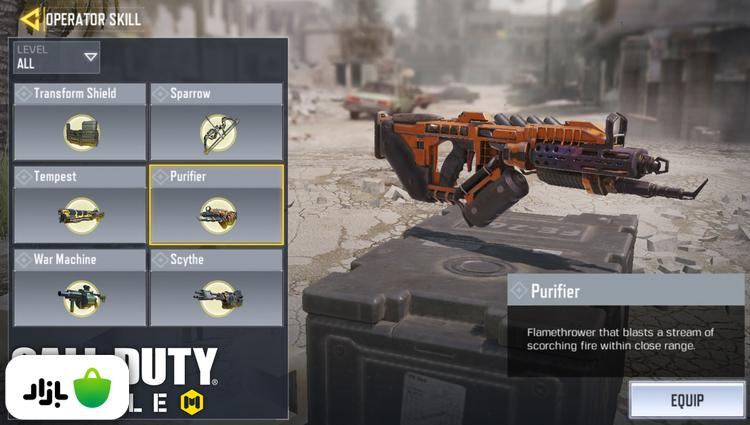Go back using the yellow arrow

pos(30,18)
